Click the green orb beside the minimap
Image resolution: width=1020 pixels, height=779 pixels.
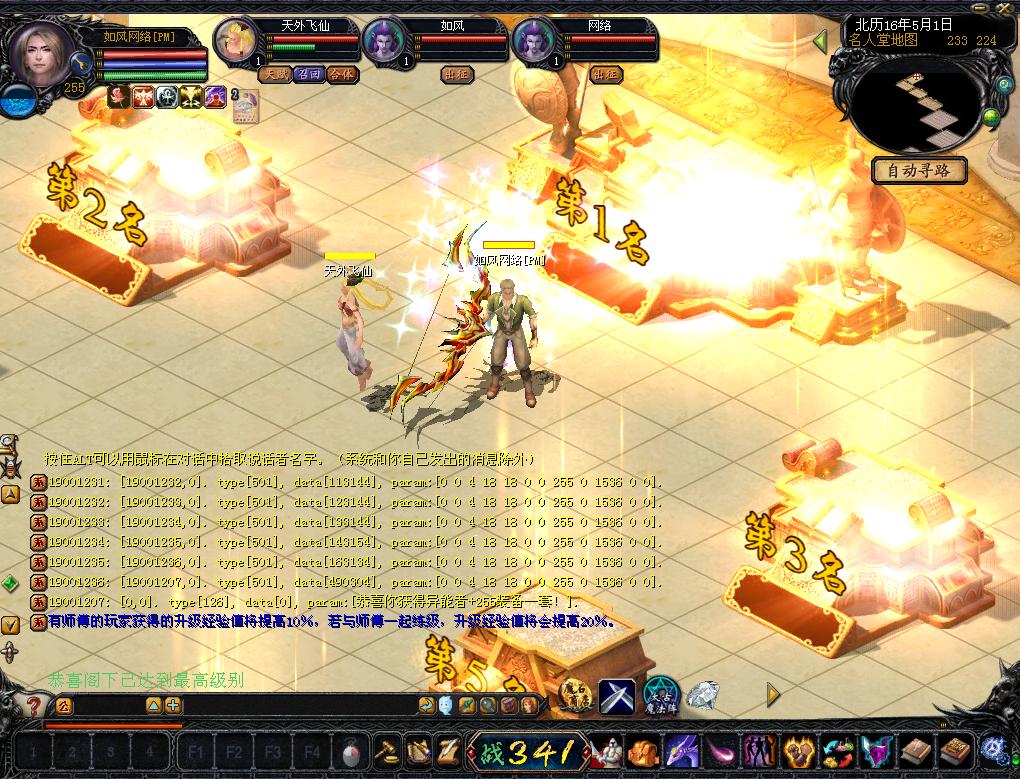990,119
